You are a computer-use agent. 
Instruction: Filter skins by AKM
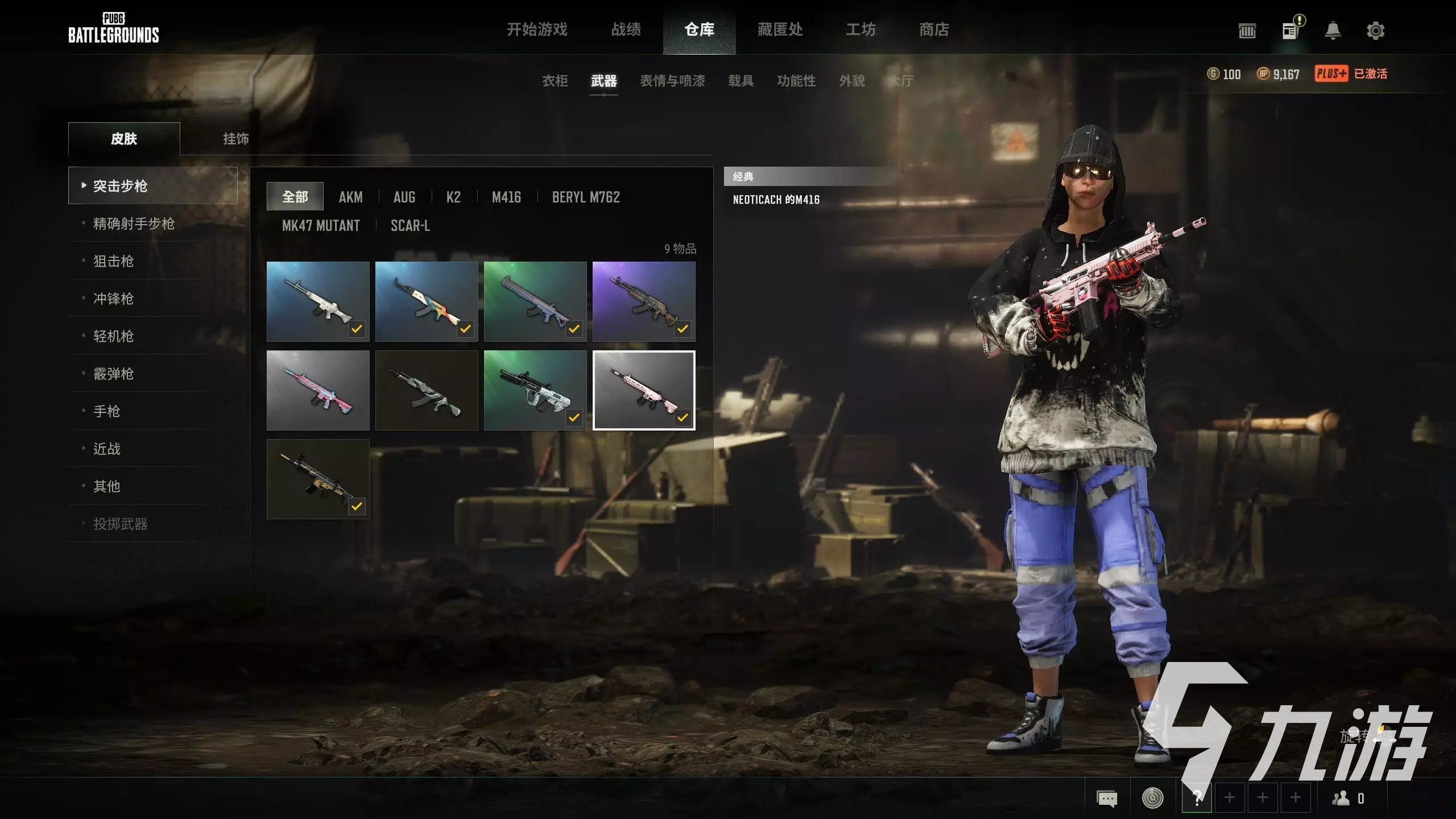[350, 197]
